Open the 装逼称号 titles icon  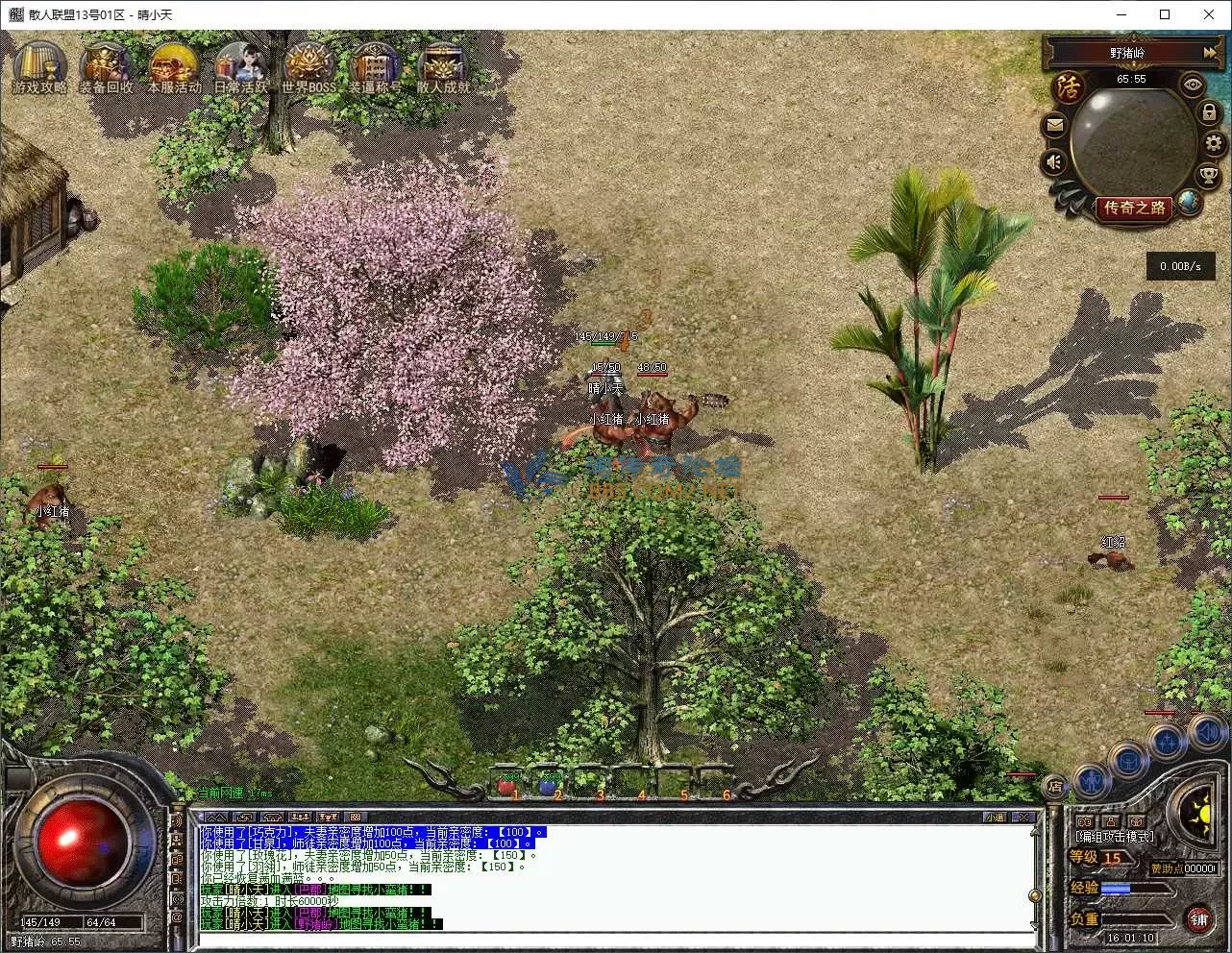click(x=375, y=66)
